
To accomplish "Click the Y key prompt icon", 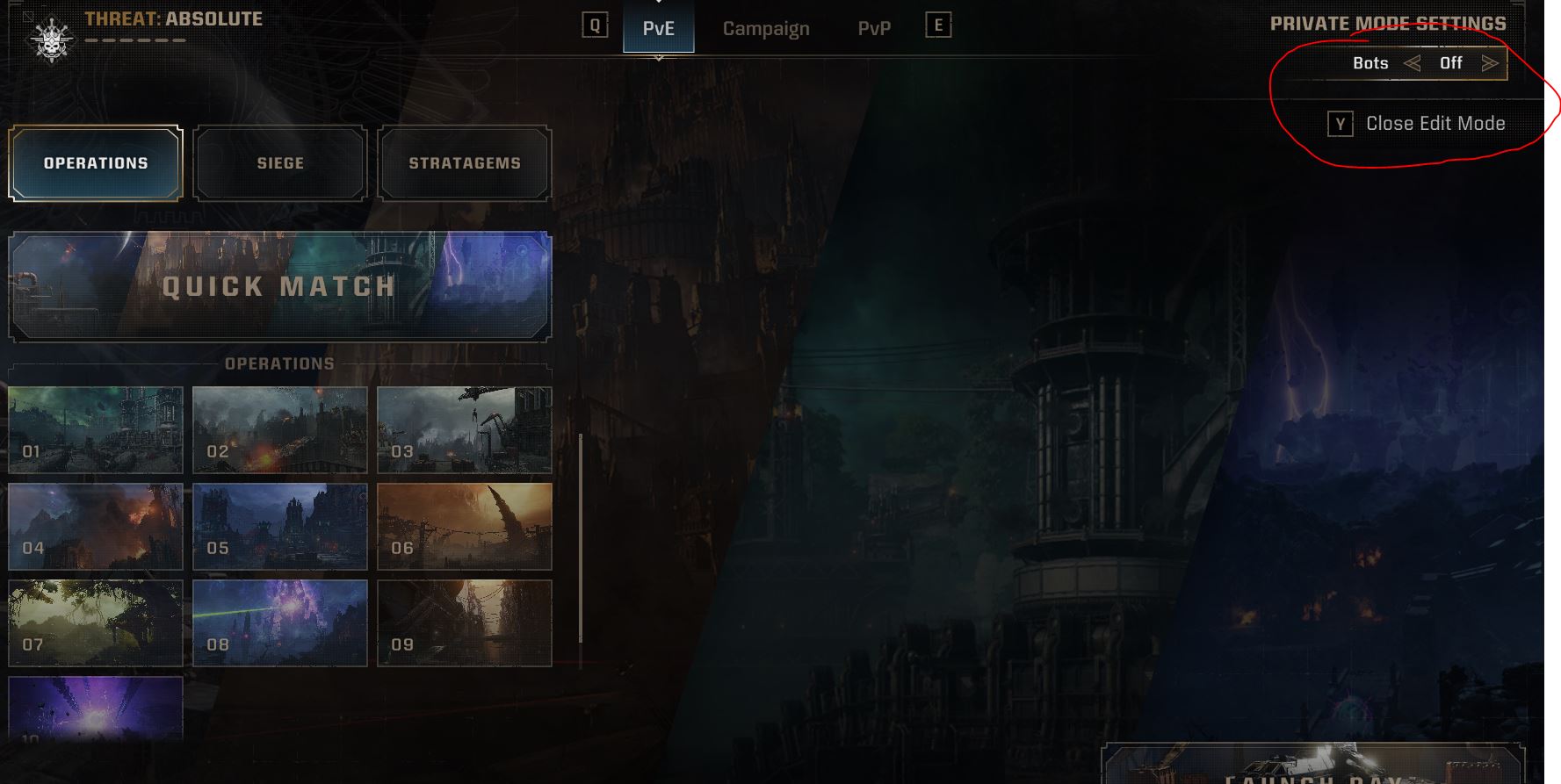I will pos(1339,124).
